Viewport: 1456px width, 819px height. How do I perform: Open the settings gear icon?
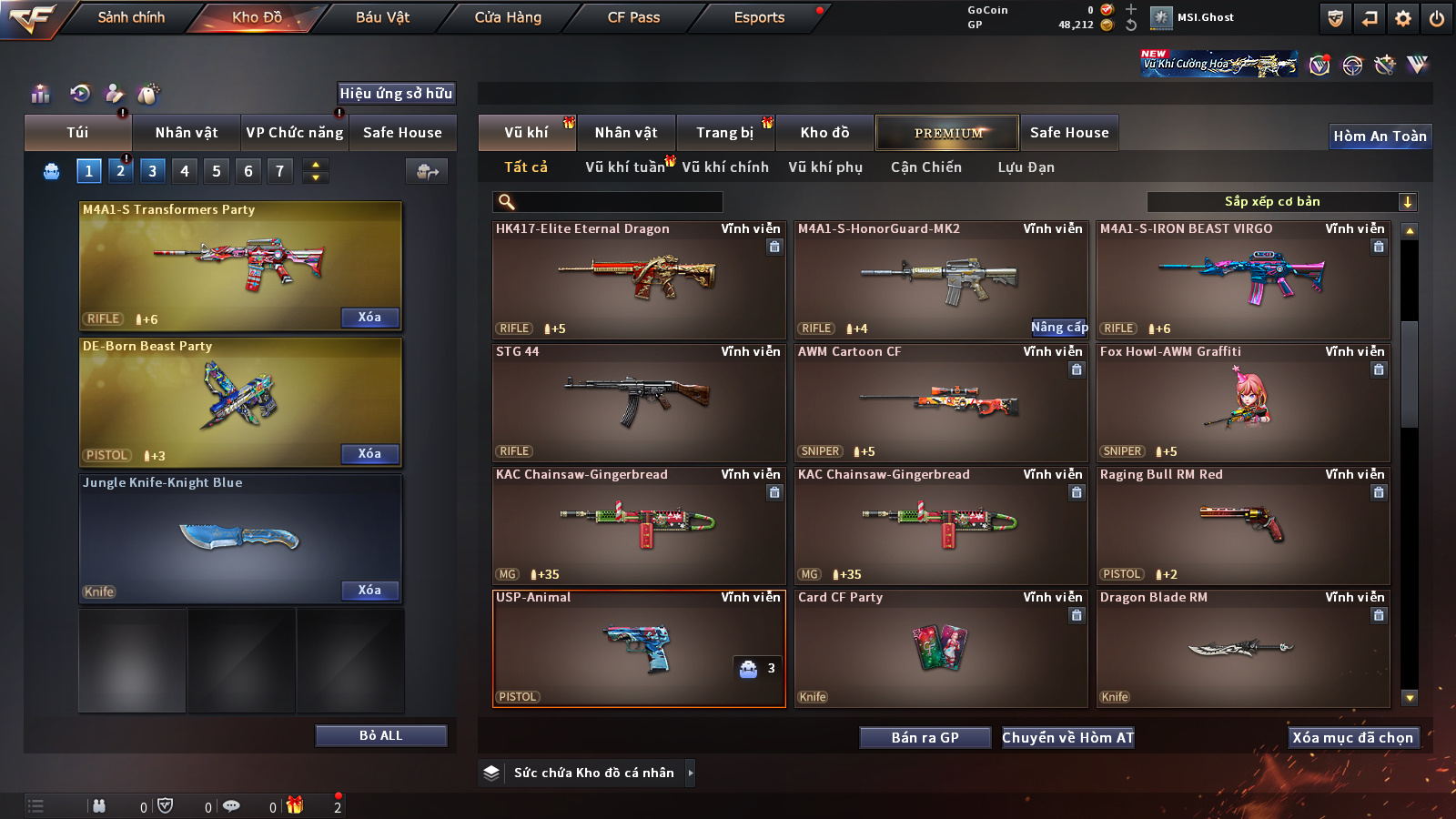pyautogui.click(x=1403, y=18)
